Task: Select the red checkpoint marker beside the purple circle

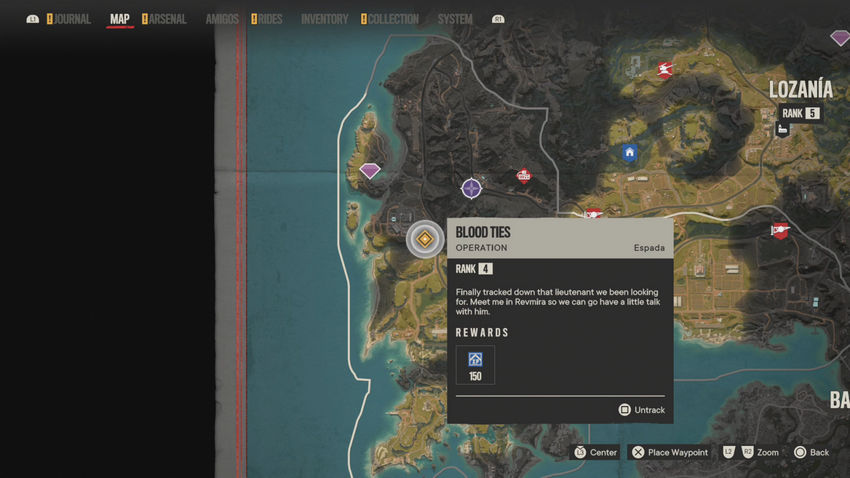Action: coord(523,176)
